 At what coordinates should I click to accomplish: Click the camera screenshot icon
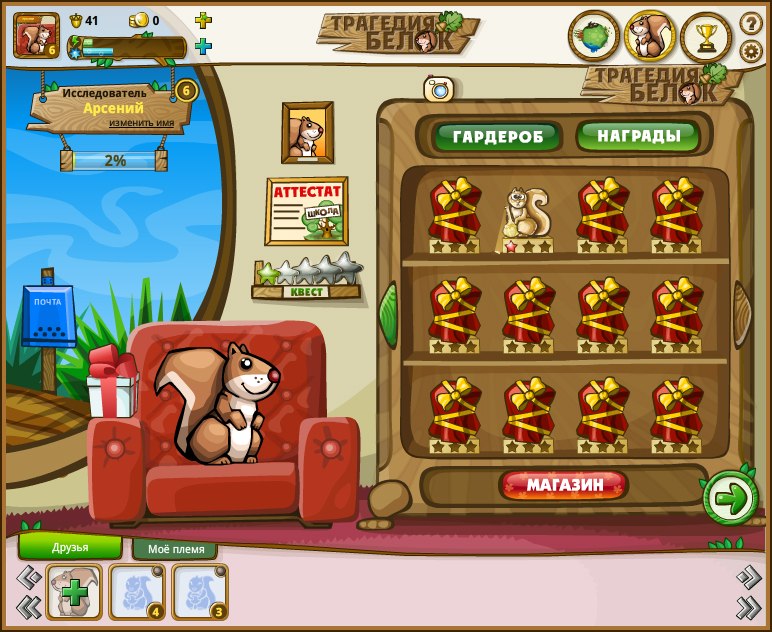439,89
